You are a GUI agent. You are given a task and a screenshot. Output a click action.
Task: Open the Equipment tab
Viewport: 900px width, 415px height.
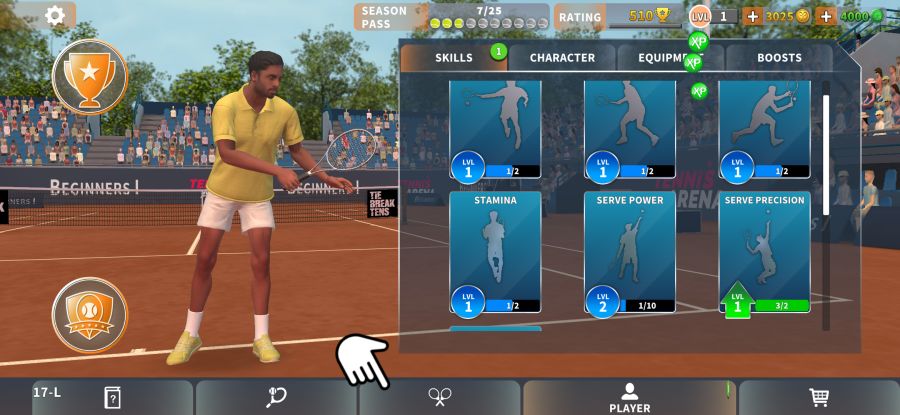pyautogui.click(x=670, y=58)
